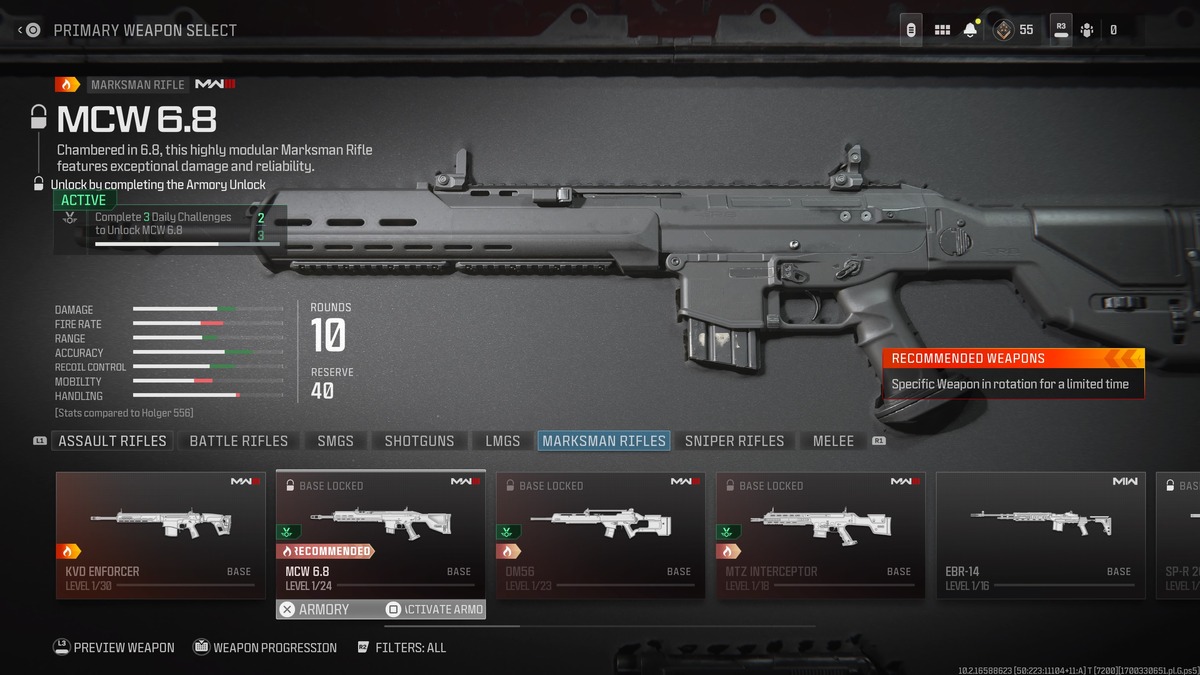1200x675 pixels.
Task: Switch to the Assault Rifles tab
Action: (x=112, y=441)
